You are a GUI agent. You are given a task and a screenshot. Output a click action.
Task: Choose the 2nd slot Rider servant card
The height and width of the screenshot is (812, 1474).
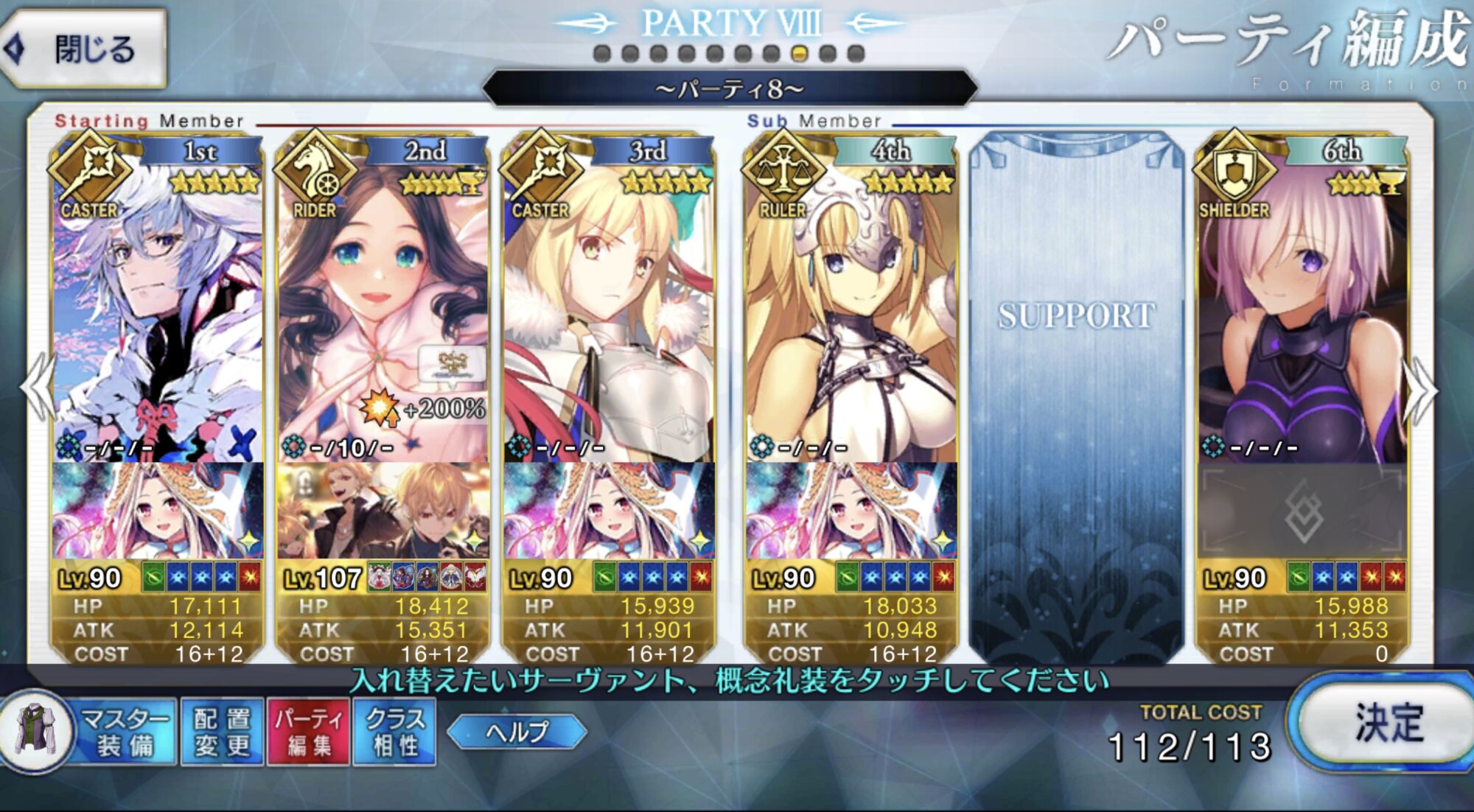tap(382, 309)
